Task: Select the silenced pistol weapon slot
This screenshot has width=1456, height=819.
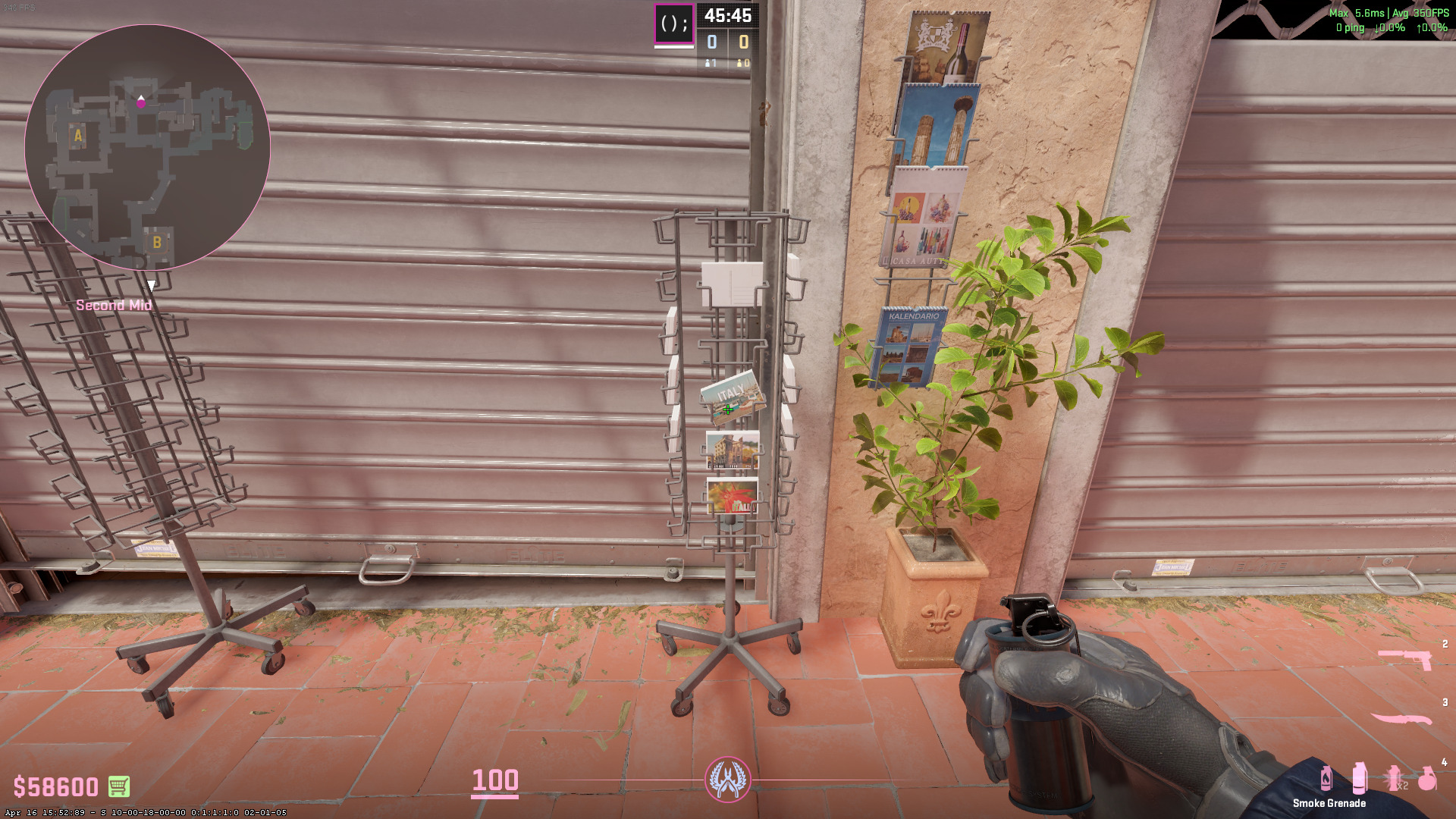Action: click(x=1404, y=658)
